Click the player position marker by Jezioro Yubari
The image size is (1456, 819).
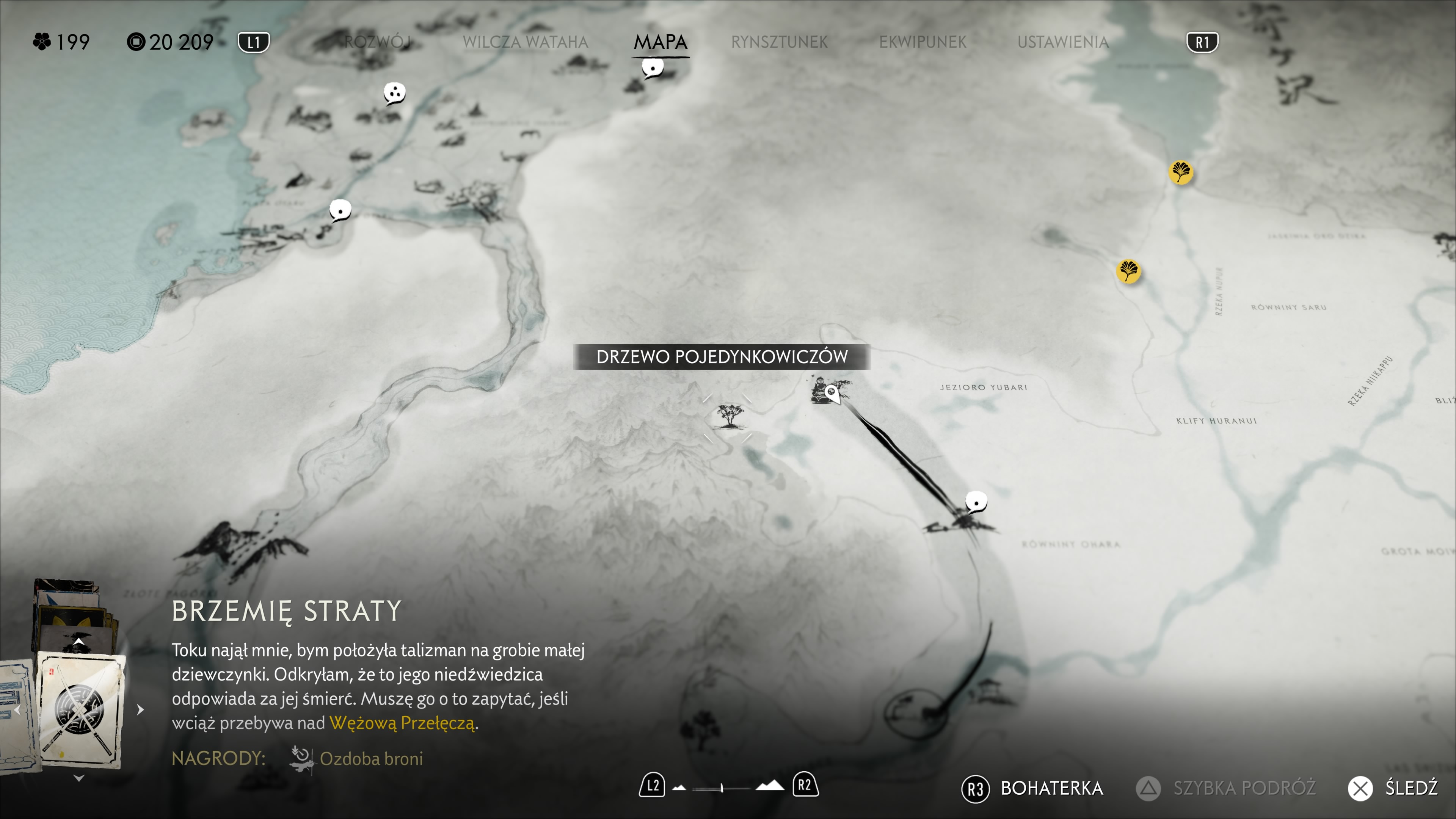coord(832,392)
